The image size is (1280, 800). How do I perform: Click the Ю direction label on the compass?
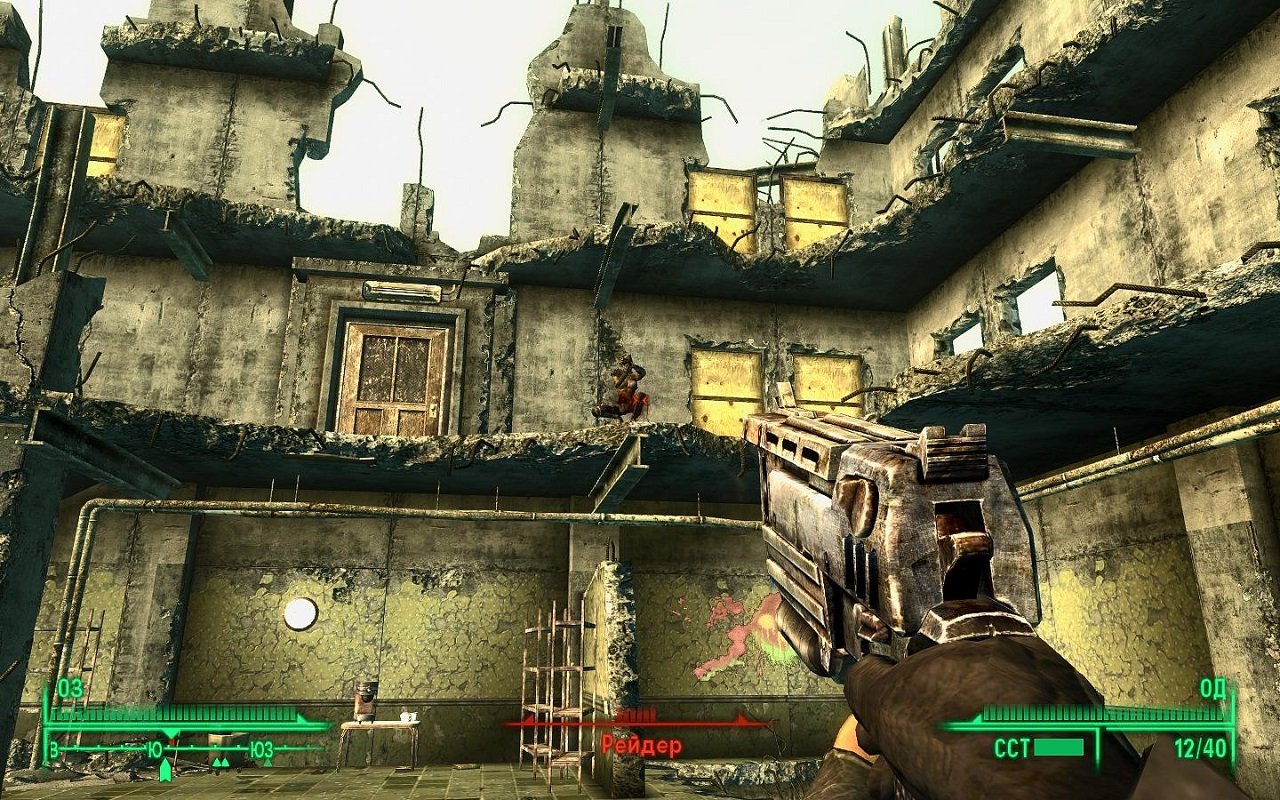(x=155, y=748)
